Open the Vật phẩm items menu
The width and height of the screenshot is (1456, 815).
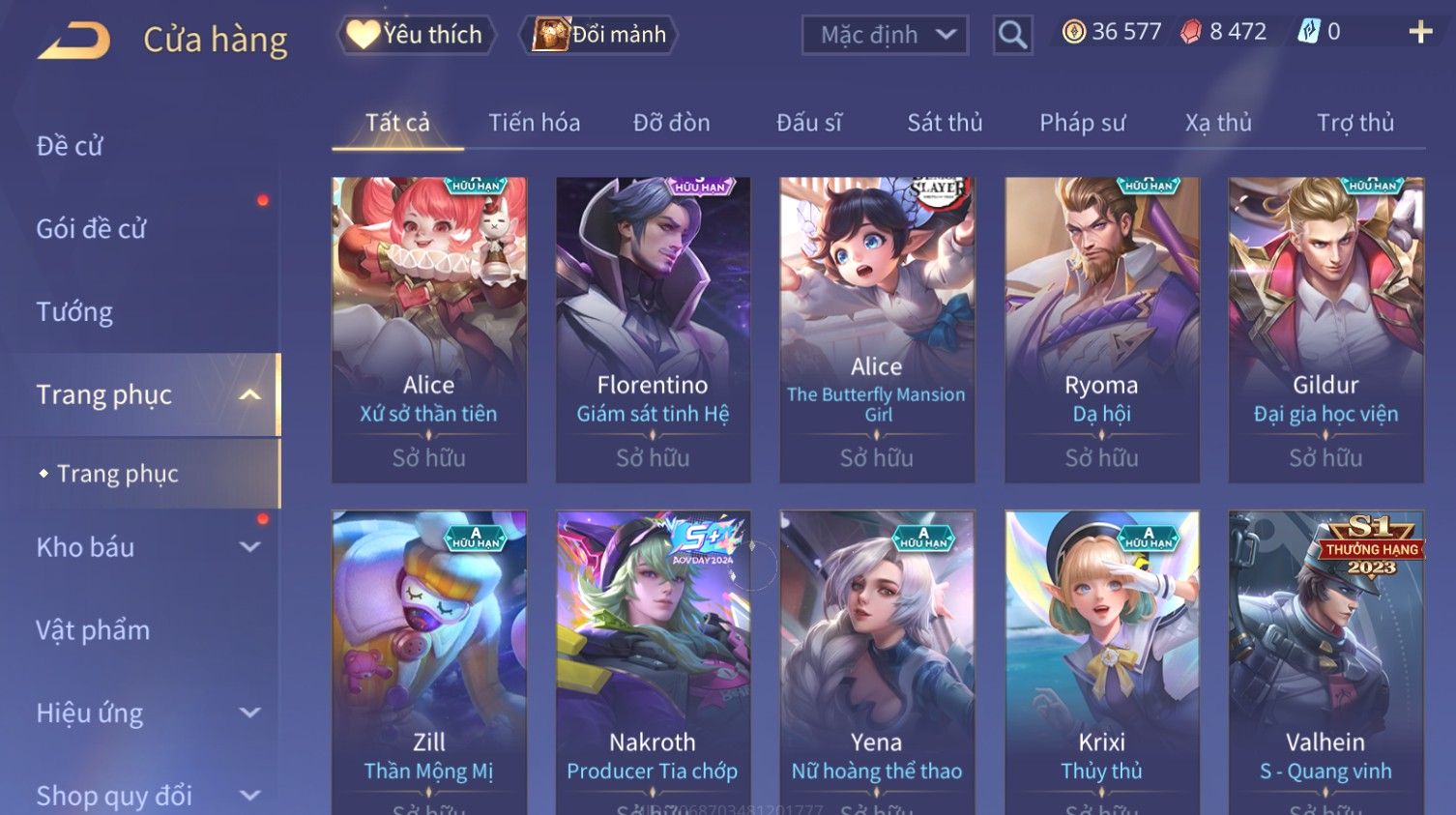[93, 630]
